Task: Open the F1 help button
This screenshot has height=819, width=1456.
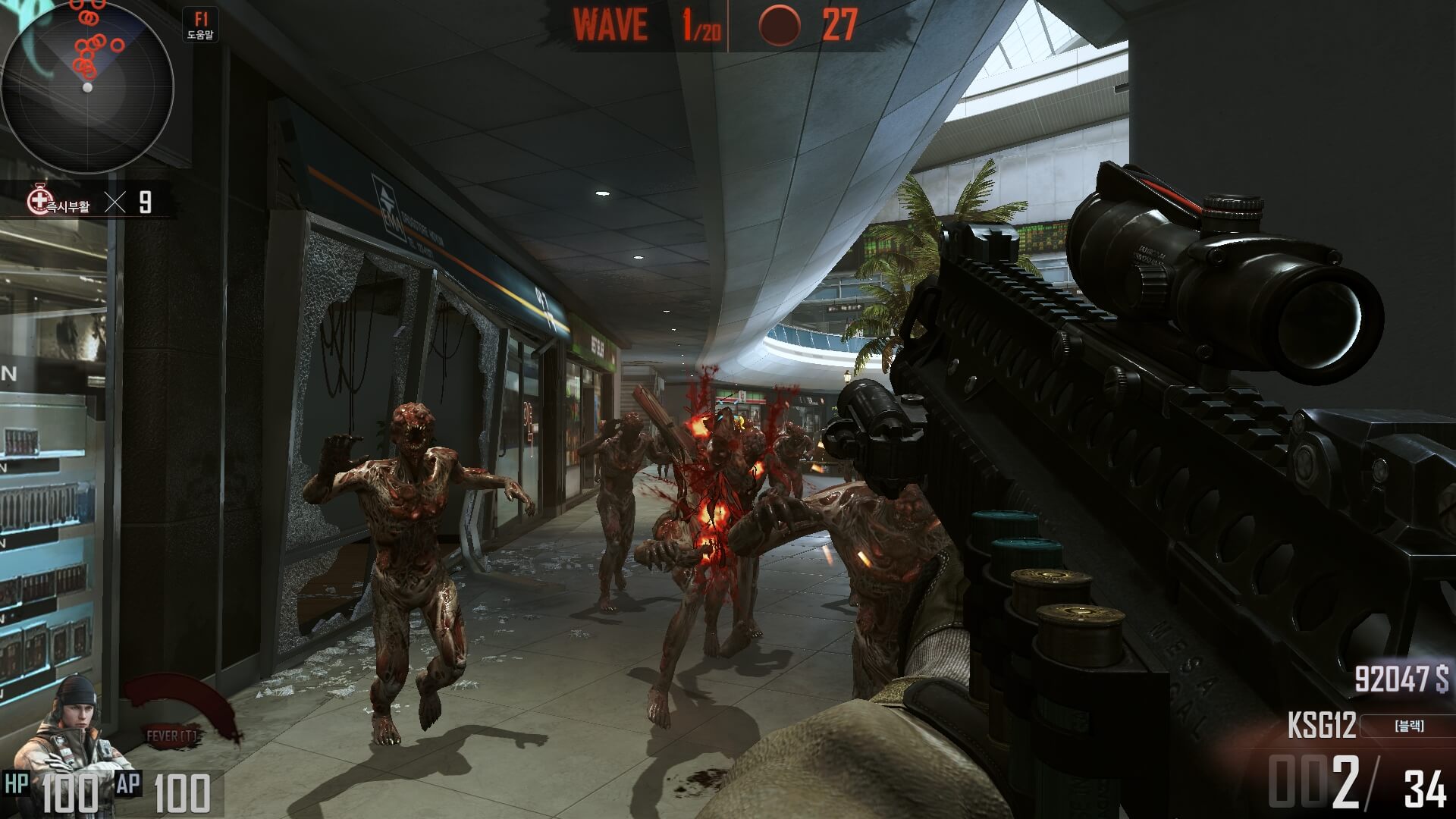Action: 201,25
